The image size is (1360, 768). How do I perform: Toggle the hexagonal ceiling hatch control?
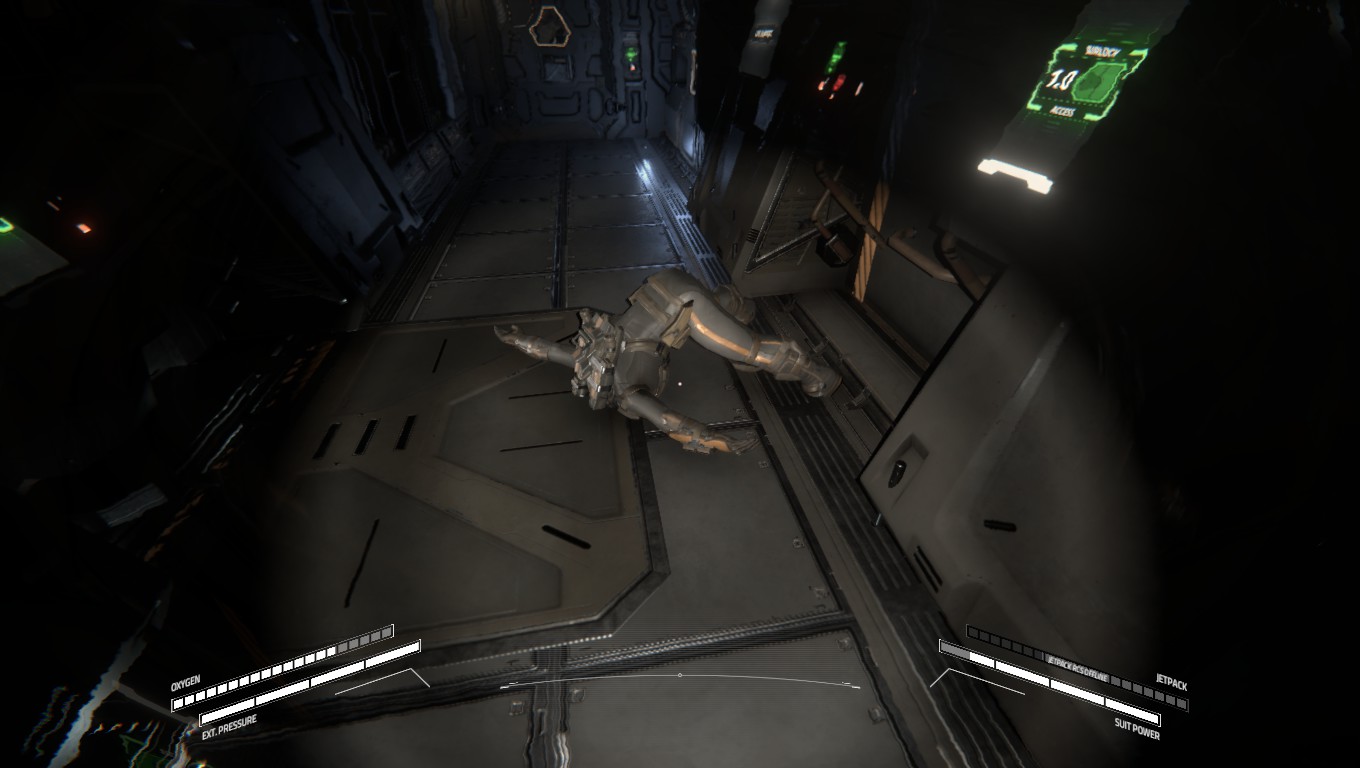[550, 28]
